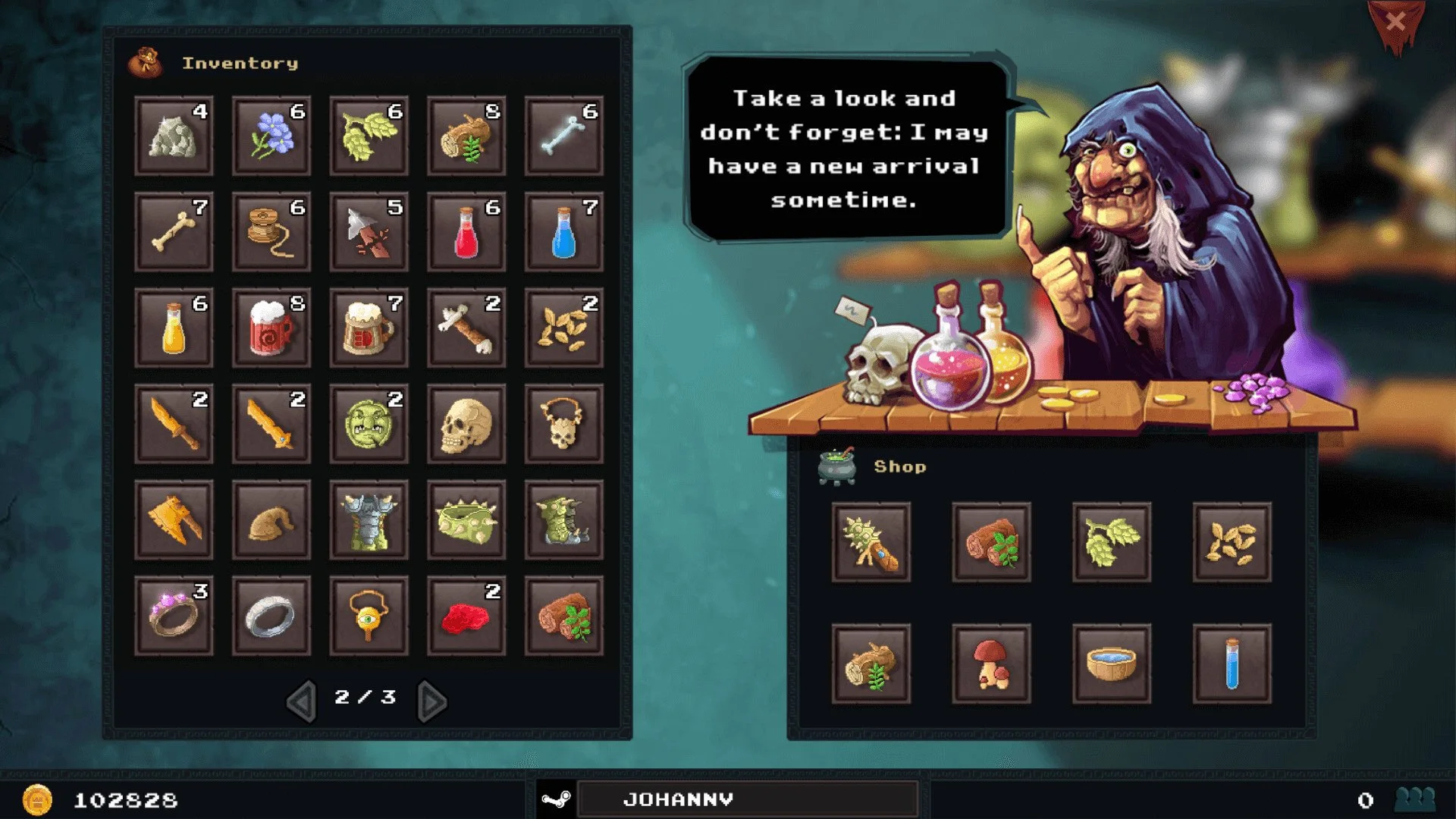Select the red health potion slot

click(x=466, y=232)
